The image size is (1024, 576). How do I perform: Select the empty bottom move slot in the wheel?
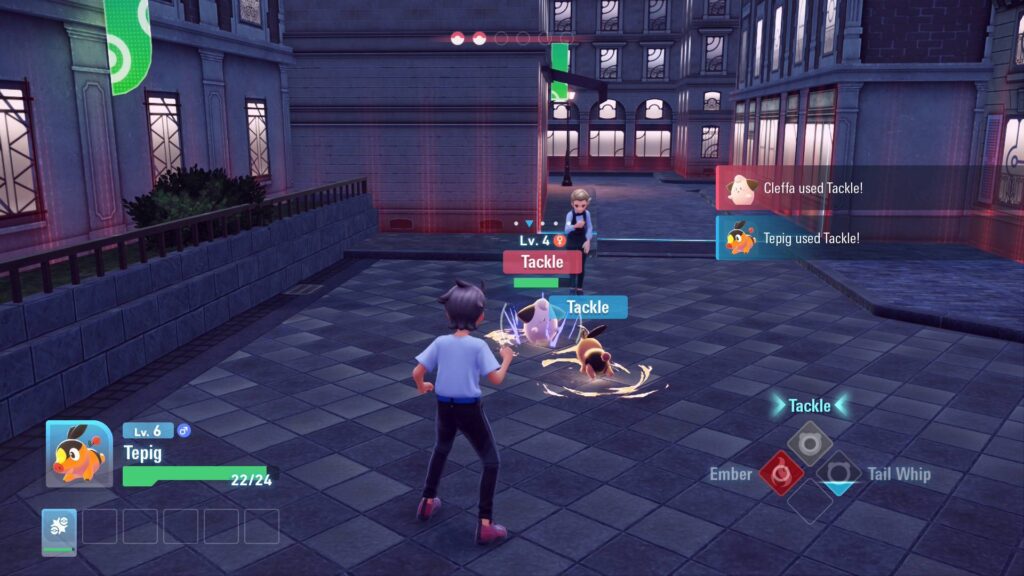tap(809, 502)
